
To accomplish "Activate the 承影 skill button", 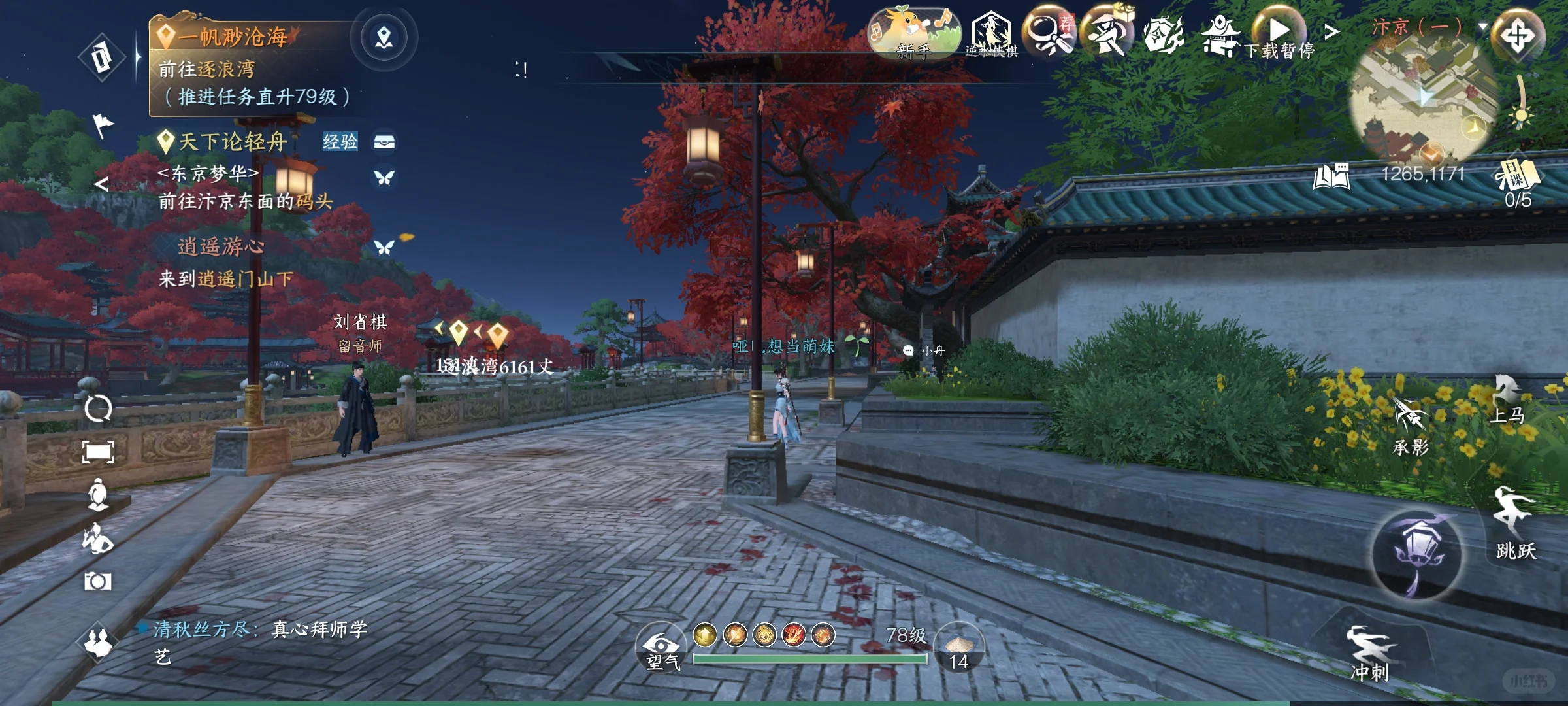I will pos(1410,428).
